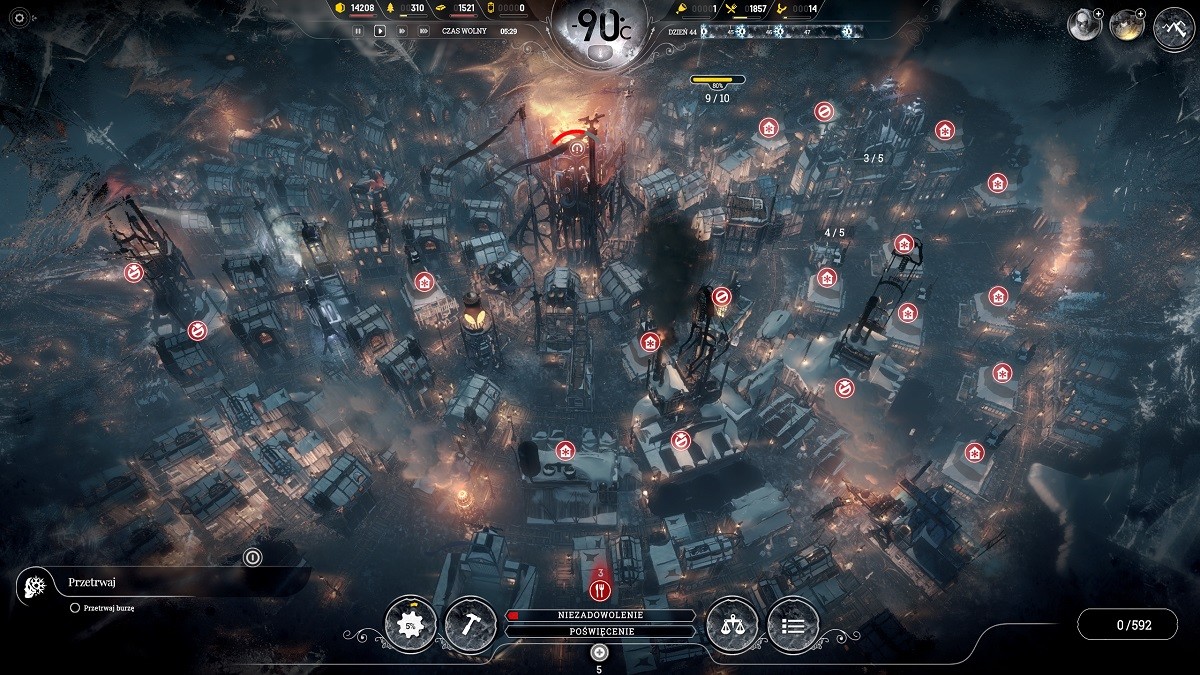The width and height of the screenshot is (1200, 675).
Task: Click the Niezadowolenie discontent bar
Action: click(600, 615)
